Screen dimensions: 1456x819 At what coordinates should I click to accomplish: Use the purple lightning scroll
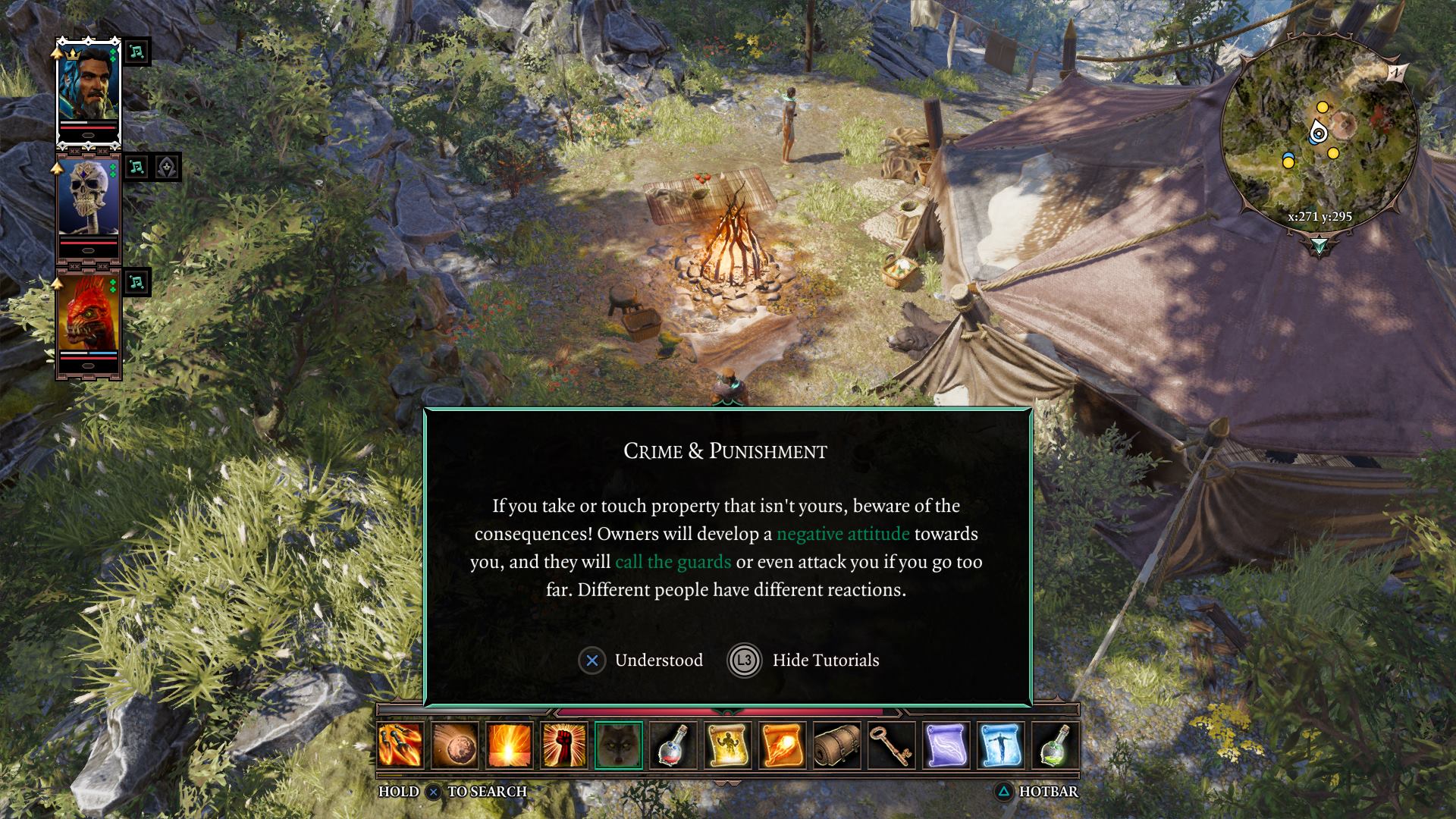(946, 745)
